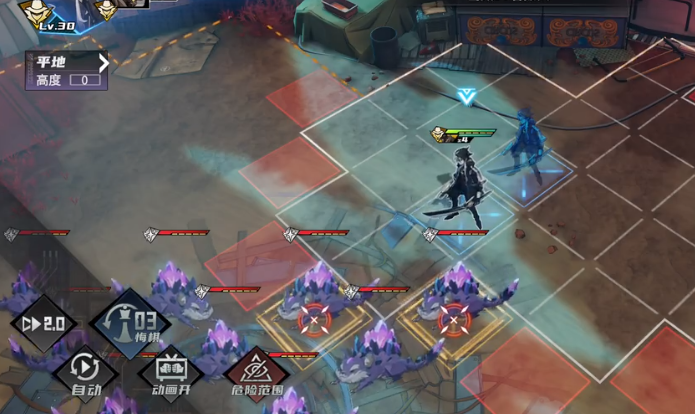
Task: Toggle the 动画开 animation setting
Action: coord(171,370)
